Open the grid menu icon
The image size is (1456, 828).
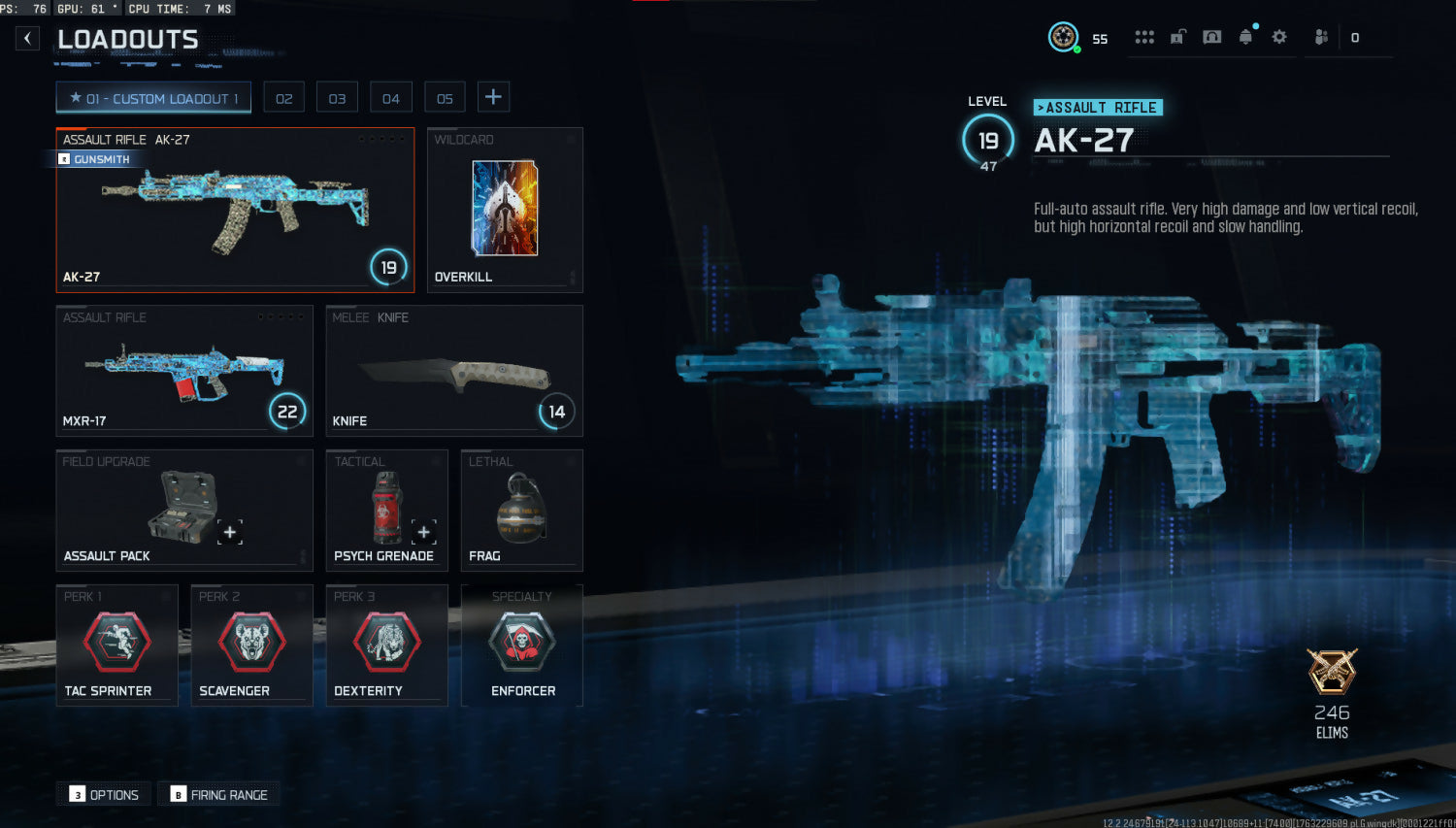tap(1144, 37)
